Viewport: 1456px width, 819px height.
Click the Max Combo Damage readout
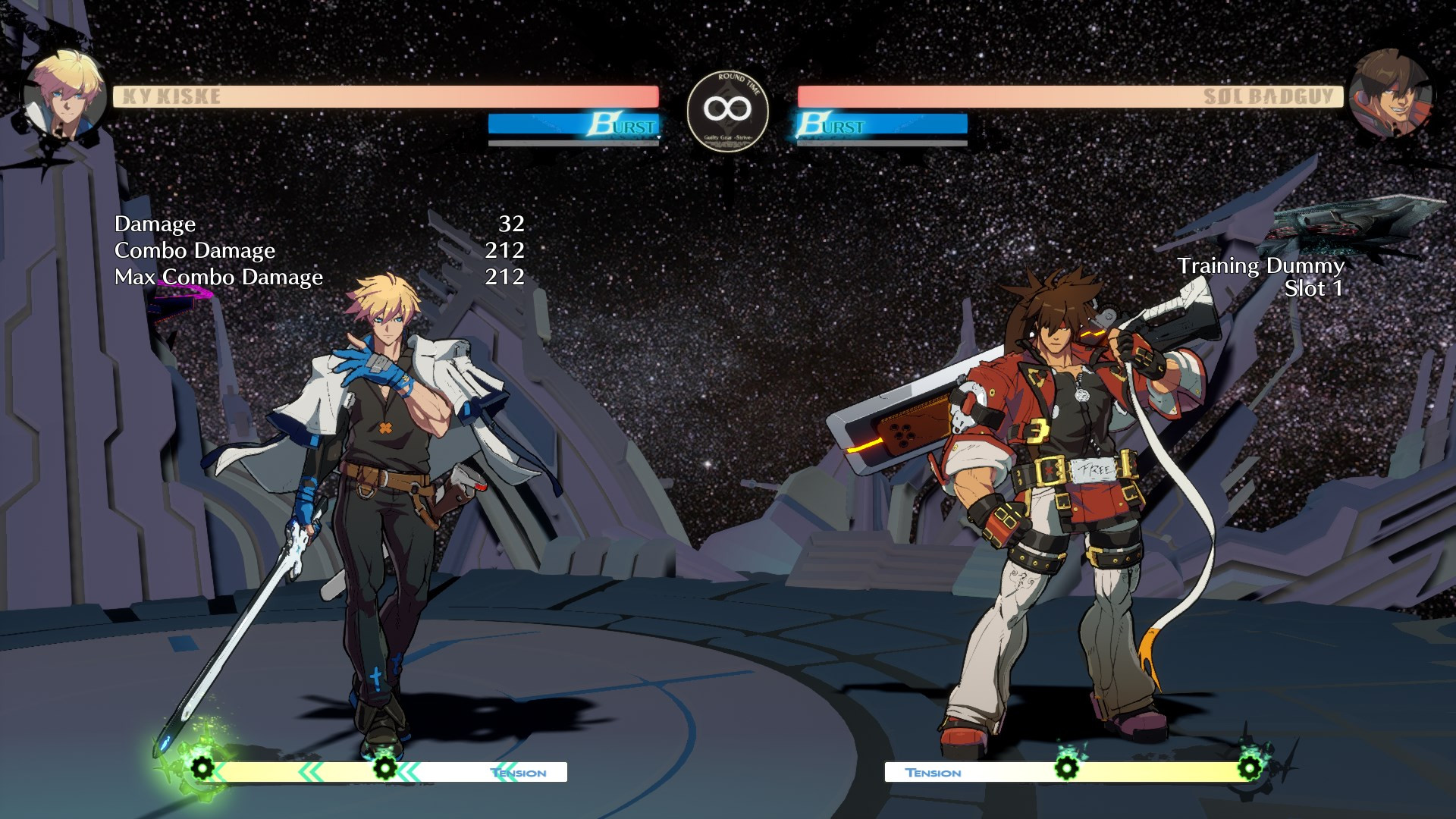point(218,278)
